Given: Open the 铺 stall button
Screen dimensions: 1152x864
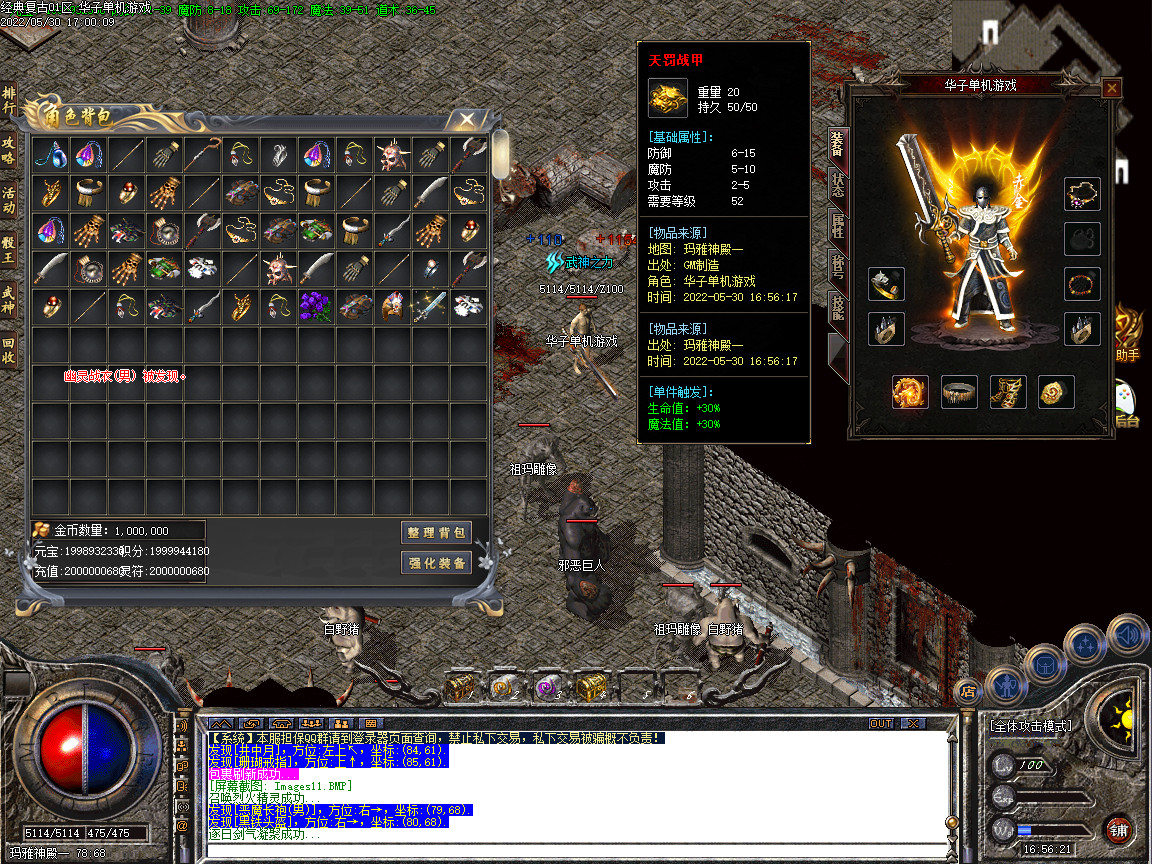Looking at the screenshot, I should (1120, 829).
